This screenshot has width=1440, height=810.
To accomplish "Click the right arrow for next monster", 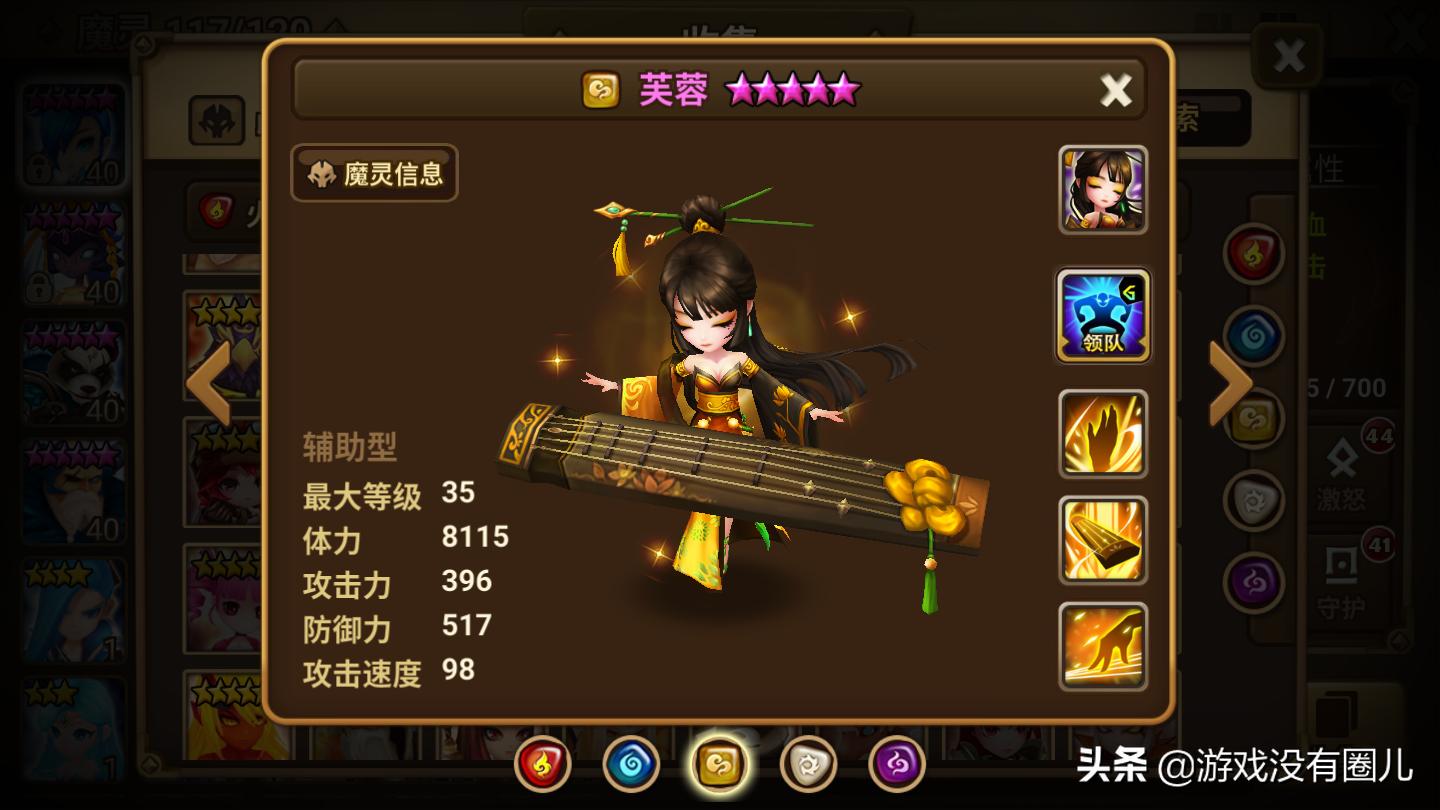I will pyautogui.click(x=1227, y=383).
